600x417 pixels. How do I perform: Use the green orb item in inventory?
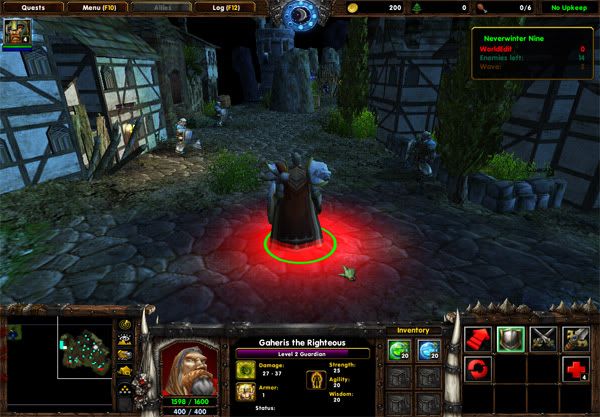399,349
